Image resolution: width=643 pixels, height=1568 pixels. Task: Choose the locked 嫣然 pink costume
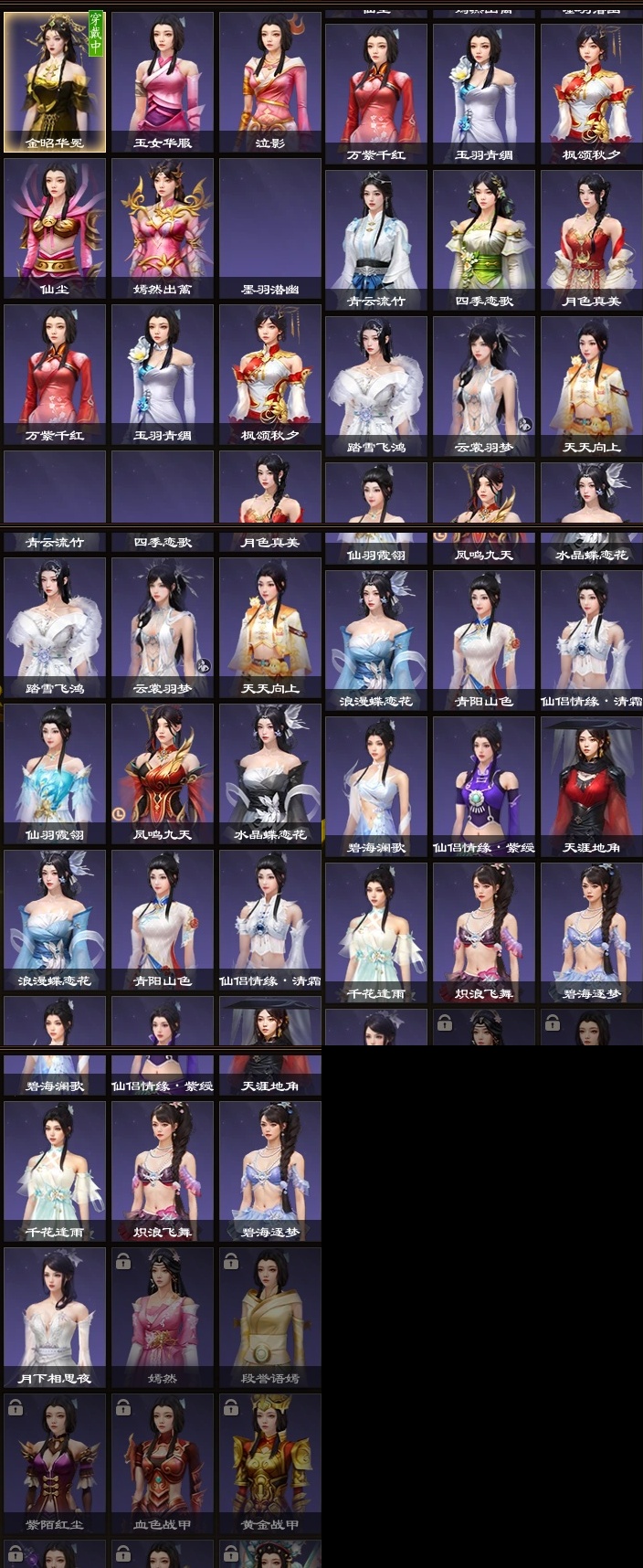tap(163, 1317)
